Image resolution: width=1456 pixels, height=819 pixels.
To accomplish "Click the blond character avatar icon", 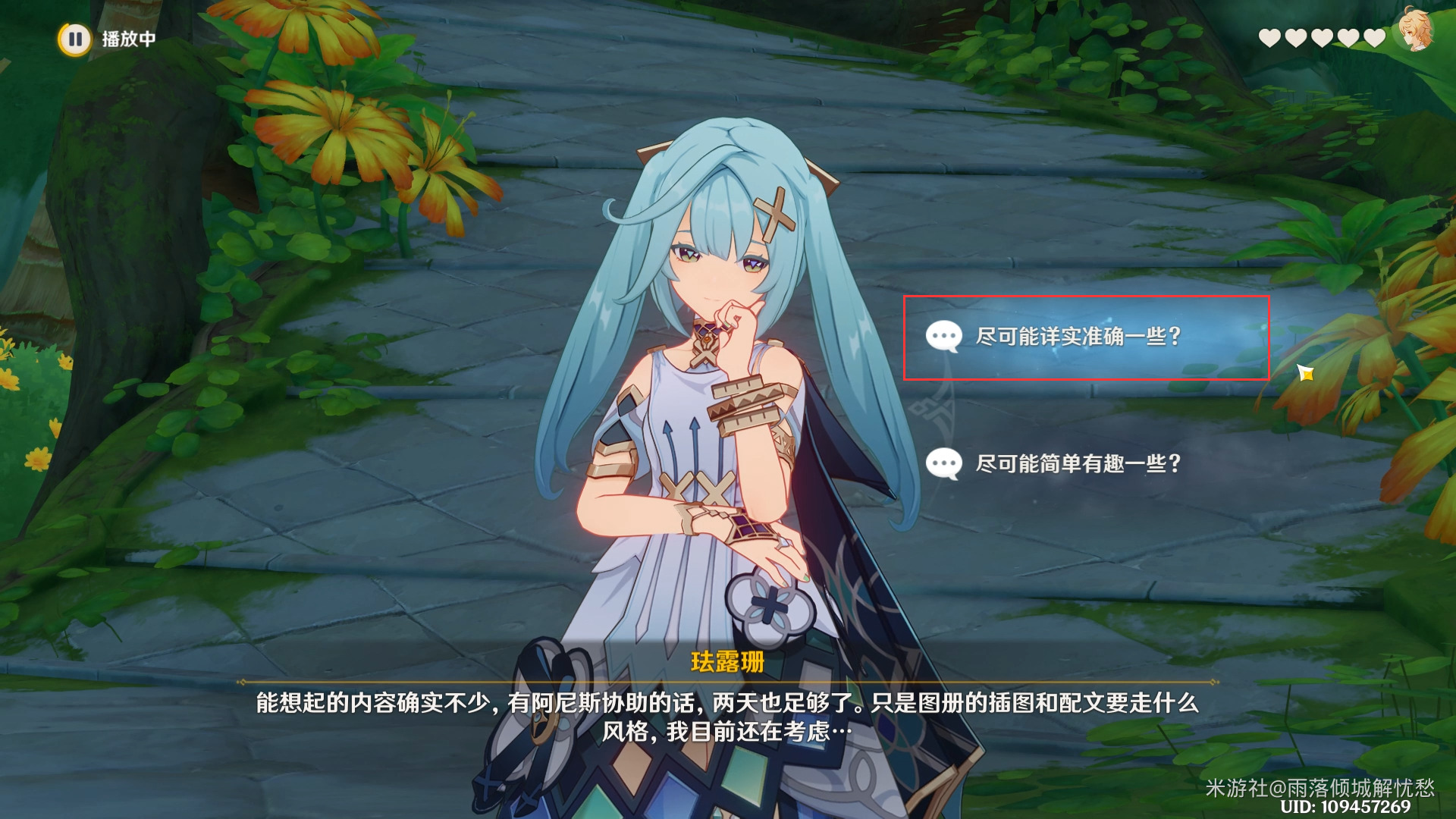I will [1414, 31].
